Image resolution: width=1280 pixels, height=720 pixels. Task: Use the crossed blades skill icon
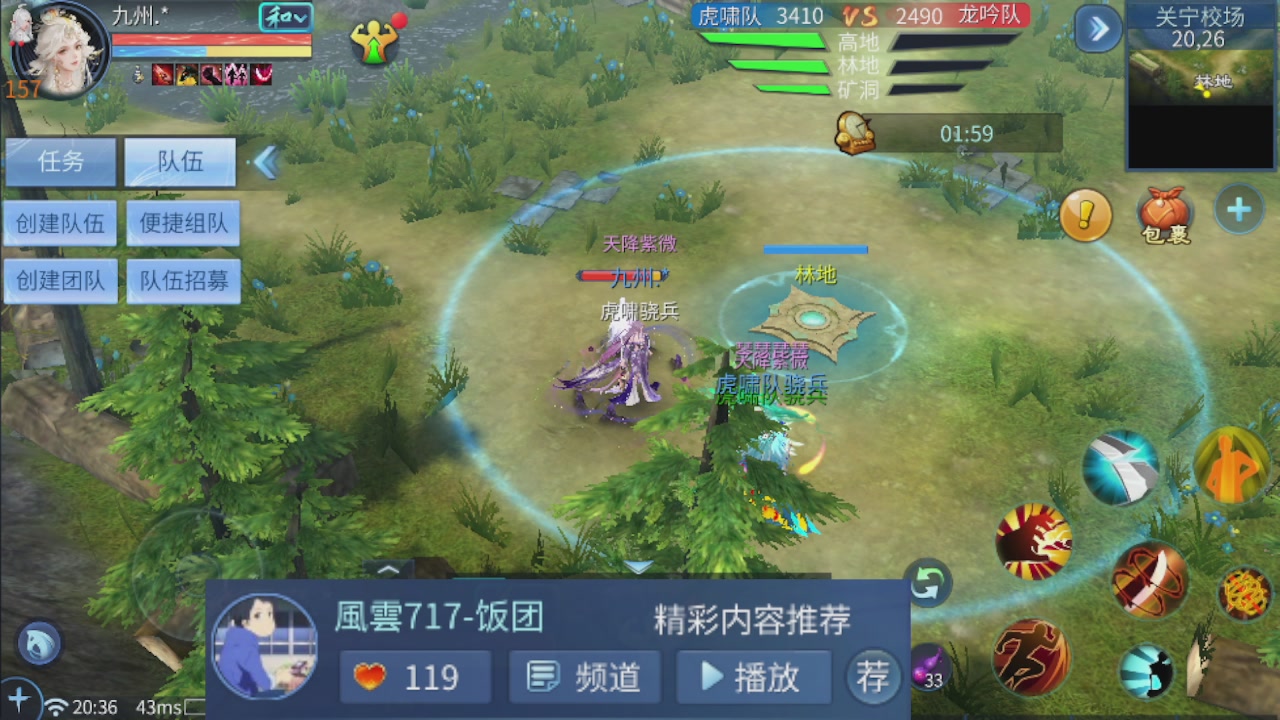pos(1148,585)
